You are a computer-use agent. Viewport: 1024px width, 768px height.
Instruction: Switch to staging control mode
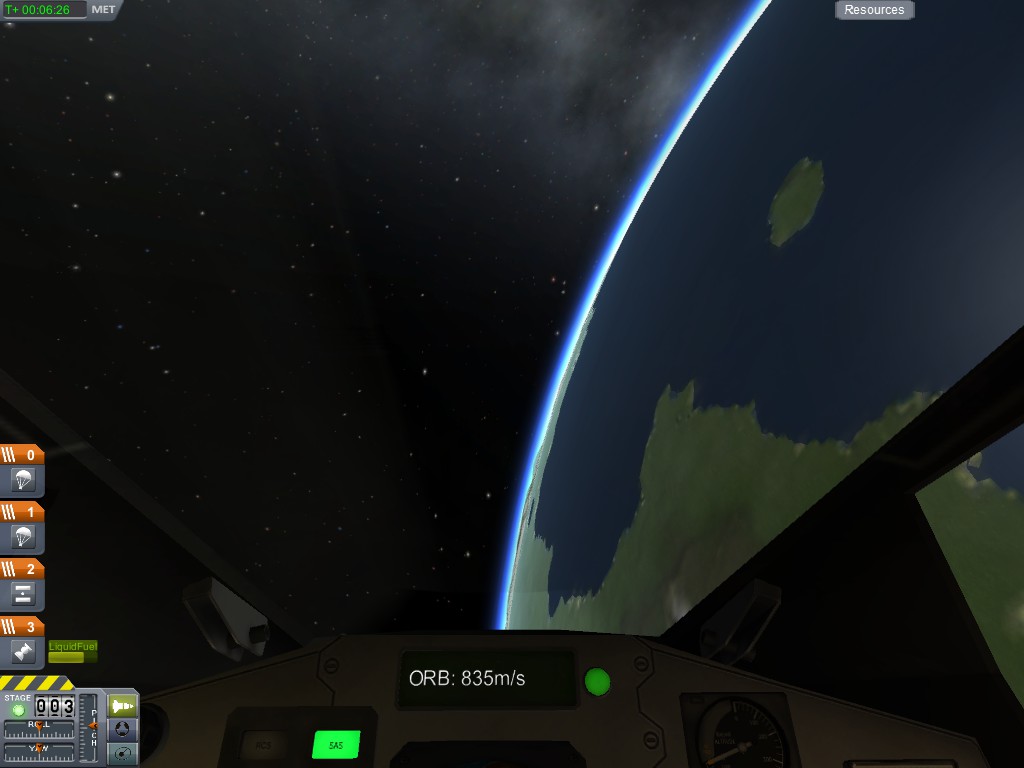pos(122,706)
